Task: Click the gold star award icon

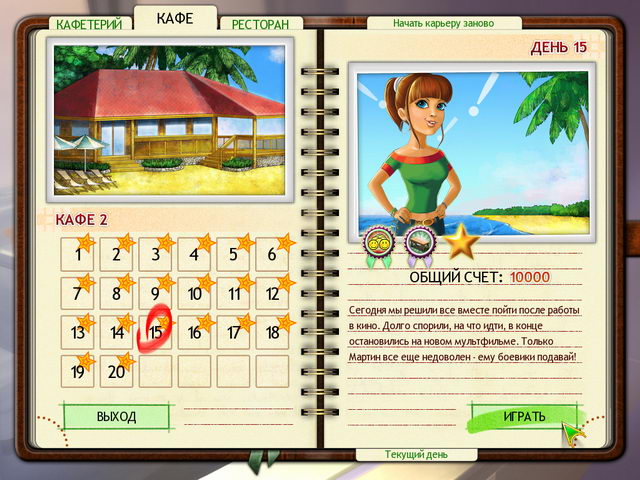Action: pos(462,242)
